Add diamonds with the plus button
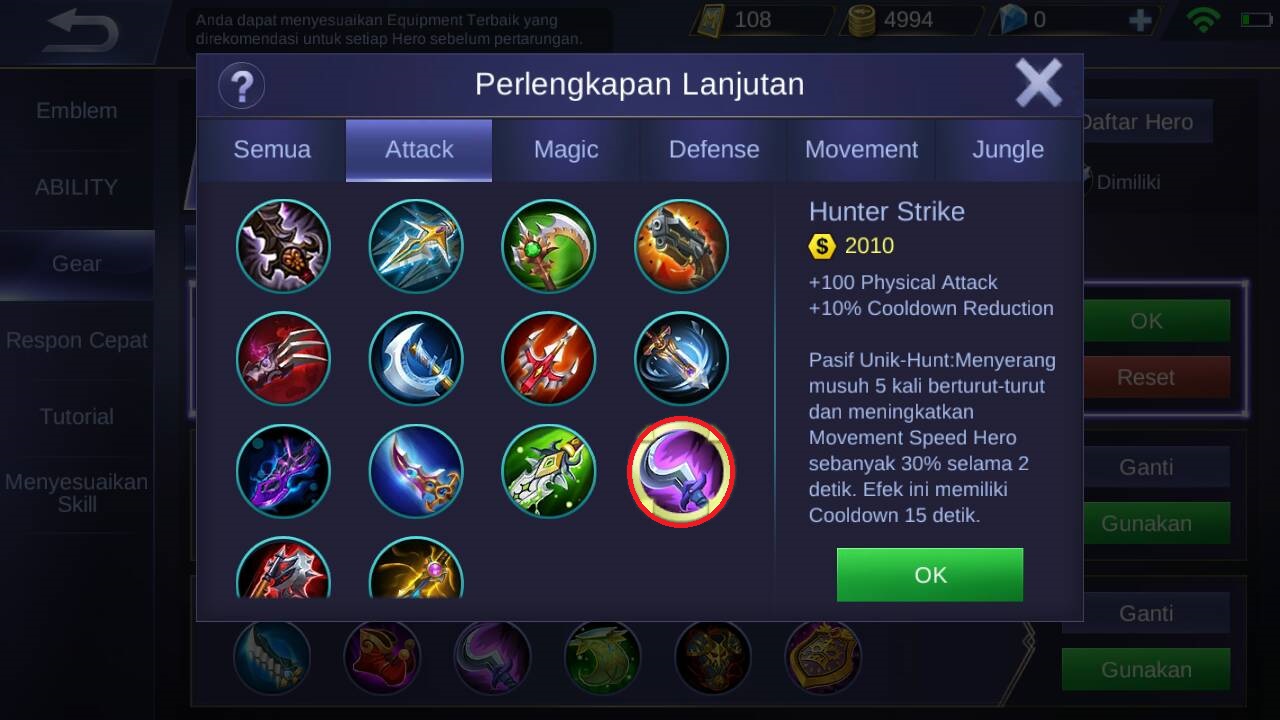1280x720 pixels. click(1139, 20)
